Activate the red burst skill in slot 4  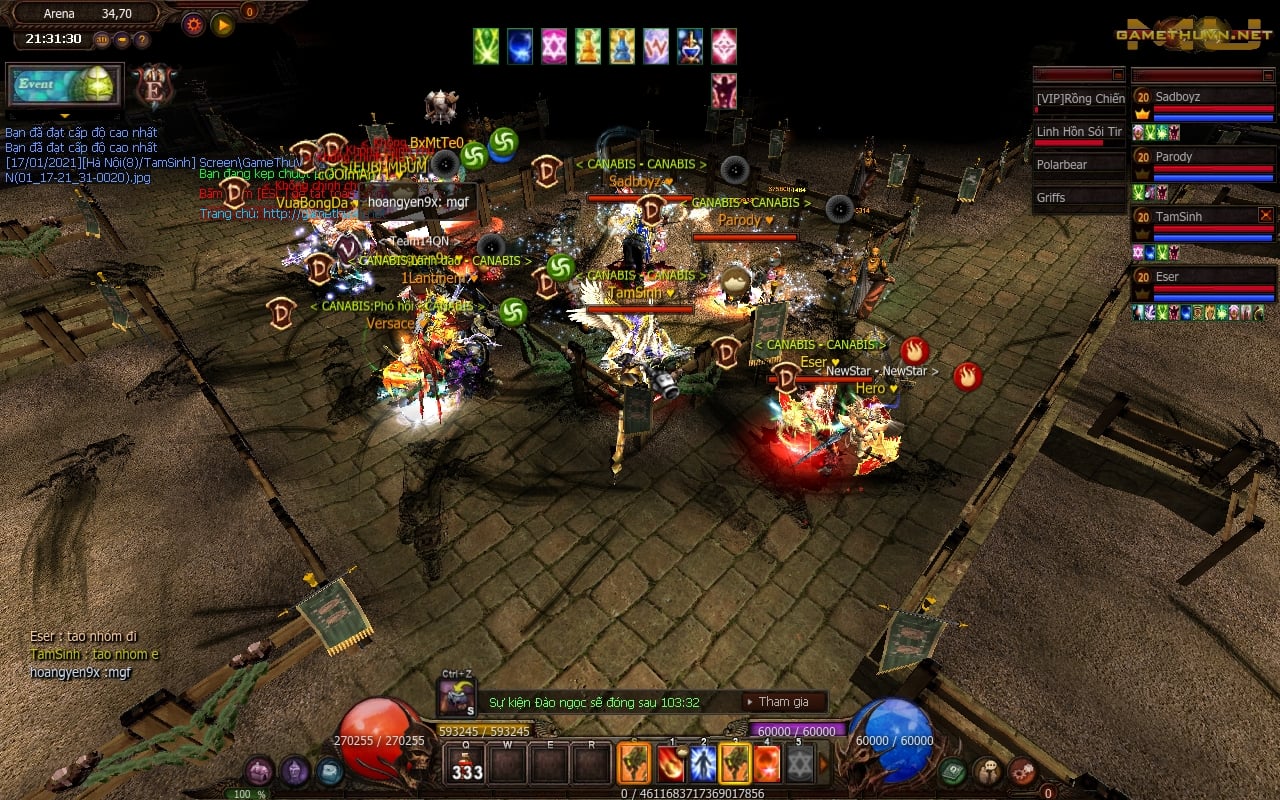pyautogui.click(x=766, y=764)
